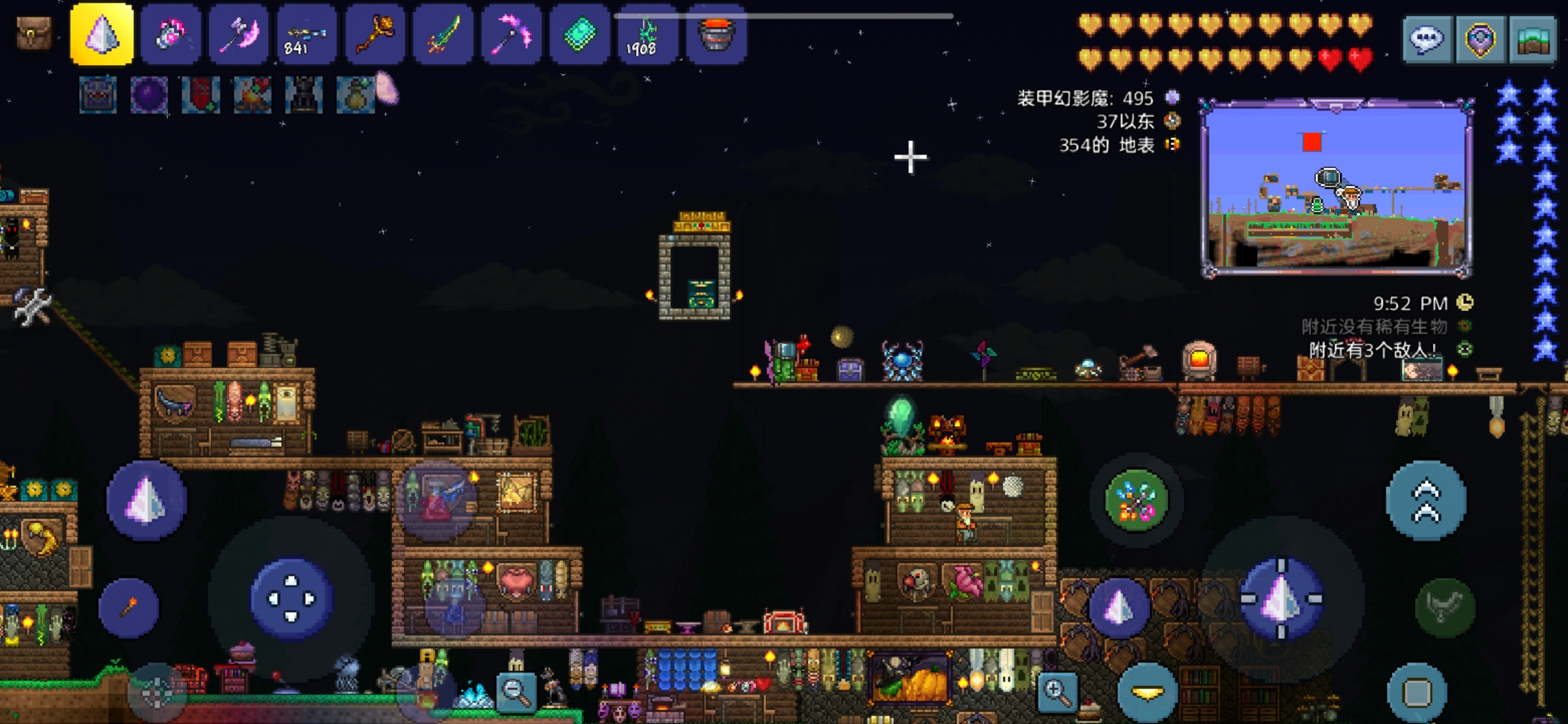Select the glowing prism hotbar slot
The height and width of the screenshot is (724, 1568).
tap(102, 35)
